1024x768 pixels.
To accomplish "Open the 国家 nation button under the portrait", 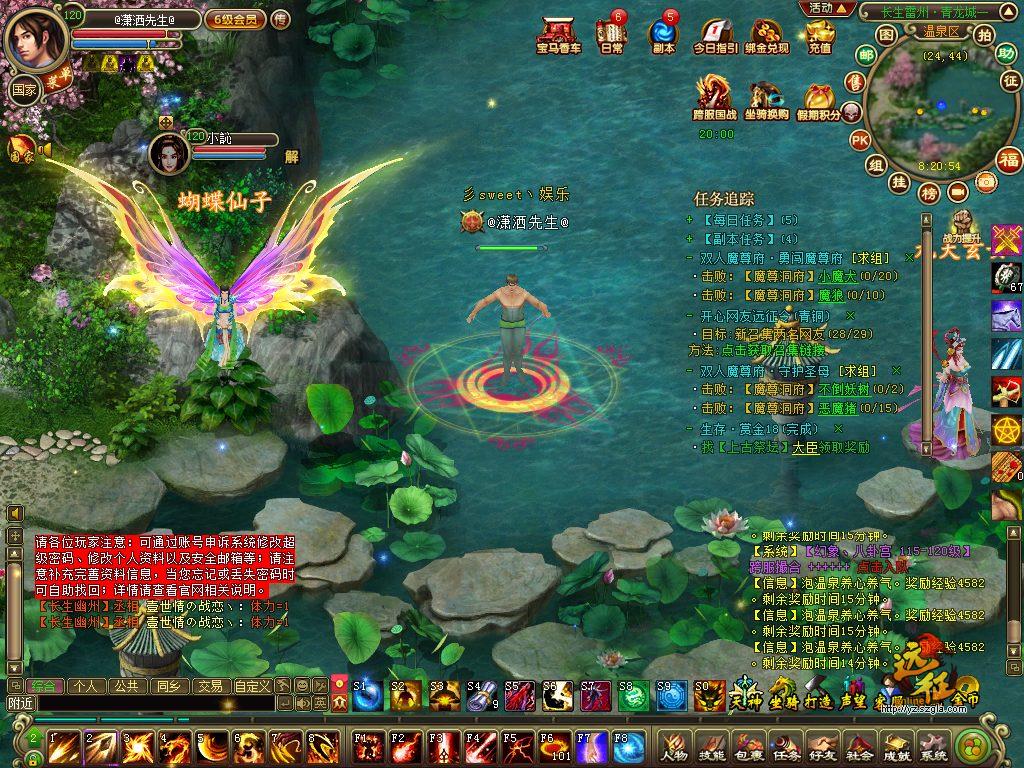I will pyautogui.click(x=23, y=86).
